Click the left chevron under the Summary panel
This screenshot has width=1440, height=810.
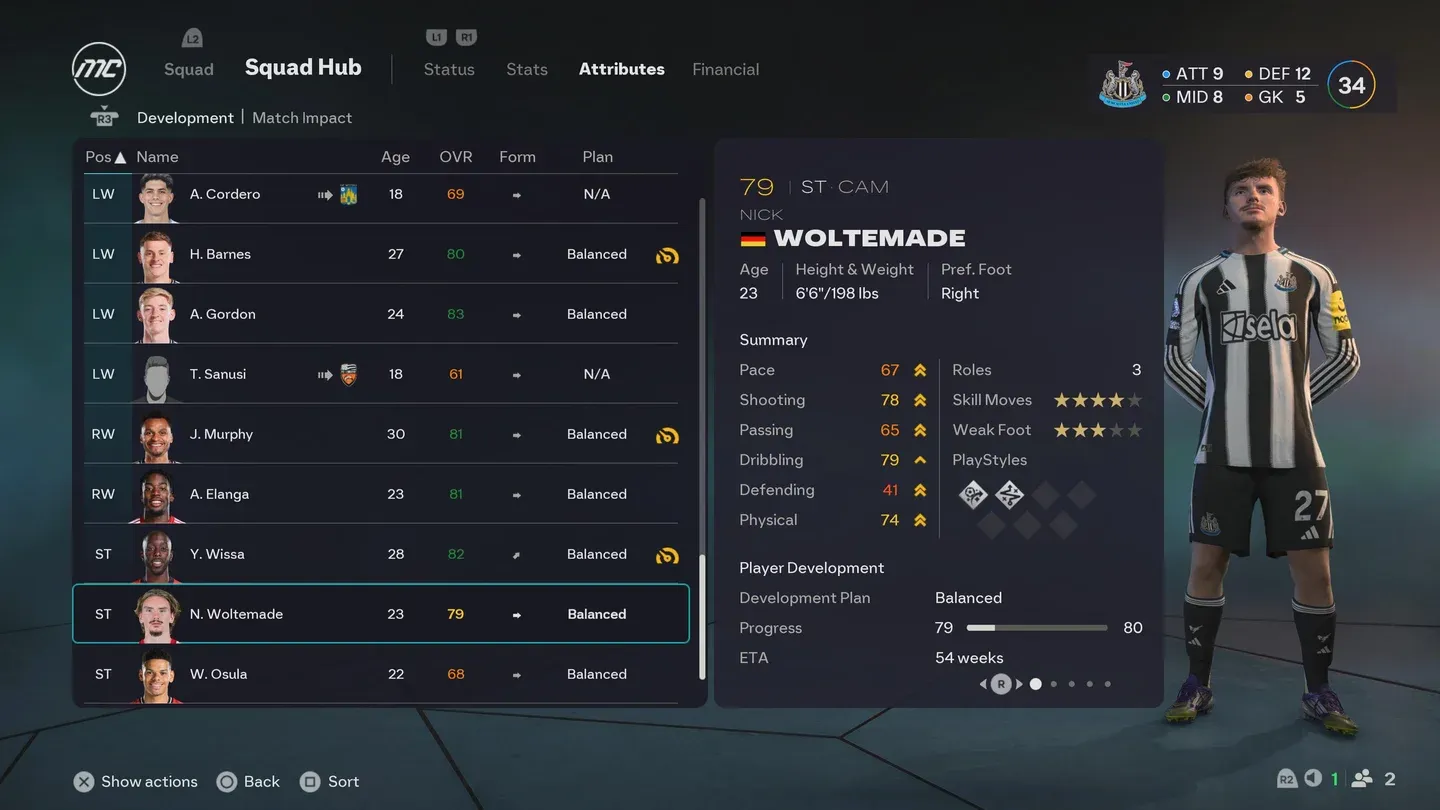[x=983, y=684]
